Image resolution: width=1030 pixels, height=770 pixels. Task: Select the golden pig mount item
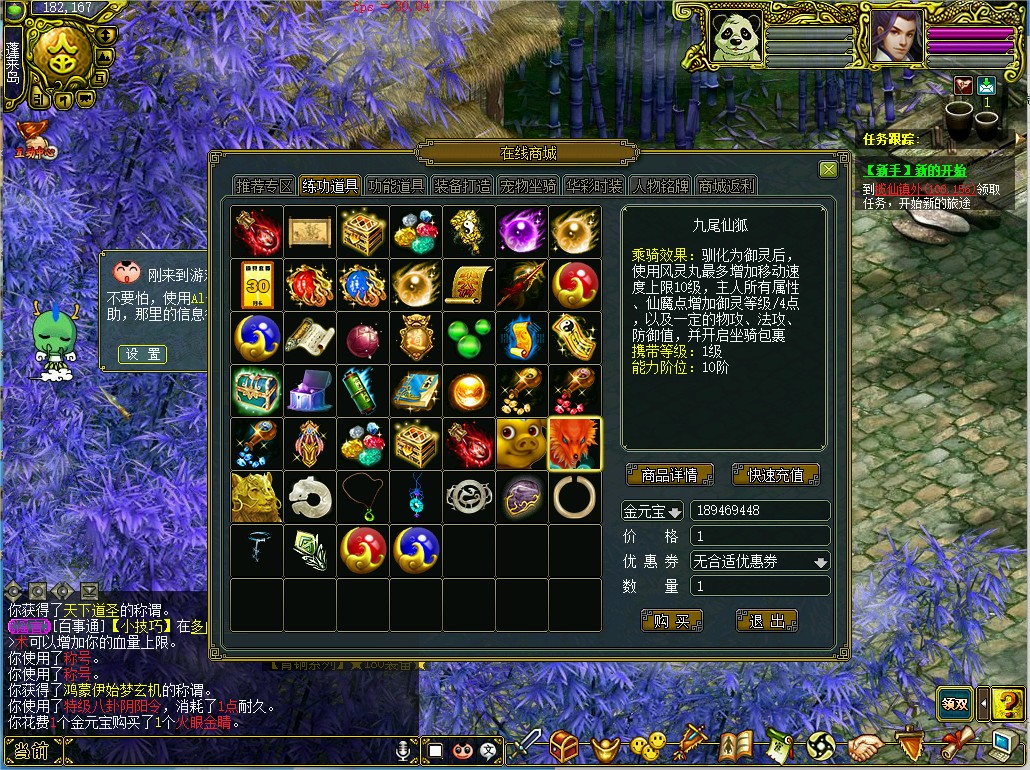(x=521, y=444)
